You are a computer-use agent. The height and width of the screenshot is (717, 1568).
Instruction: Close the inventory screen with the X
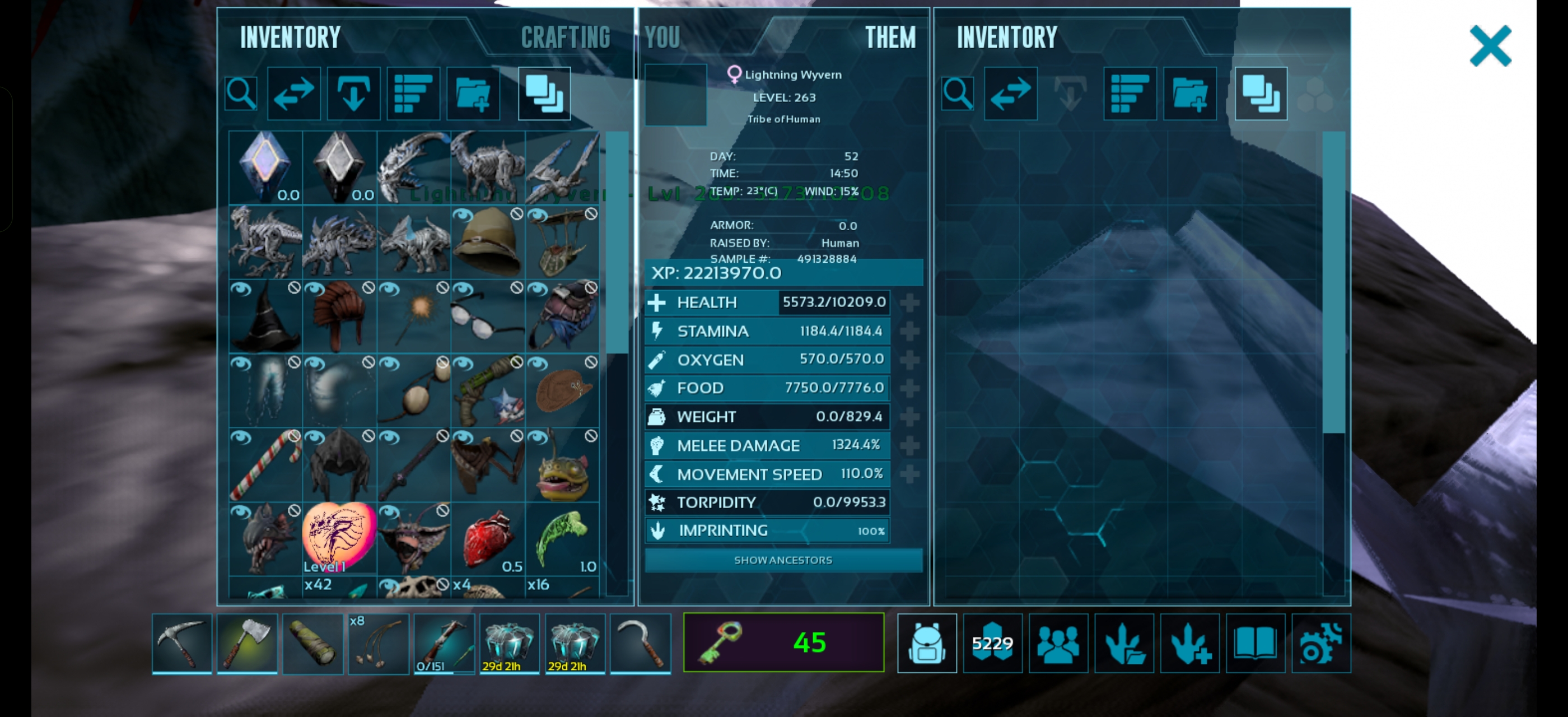click(x=1490, y=45)
